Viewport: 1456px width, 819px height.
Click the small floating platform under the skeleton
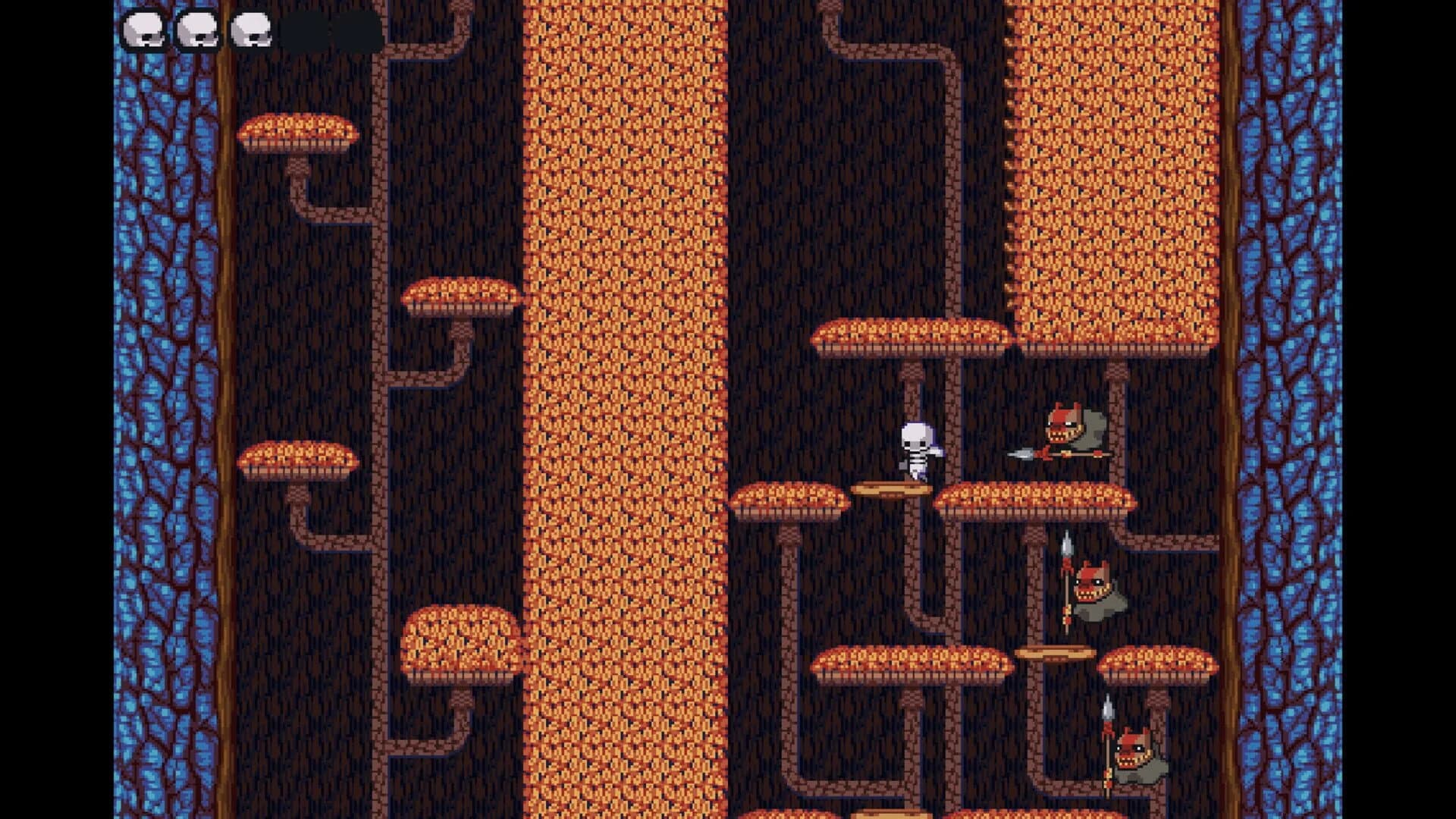(x=891, y=487)
